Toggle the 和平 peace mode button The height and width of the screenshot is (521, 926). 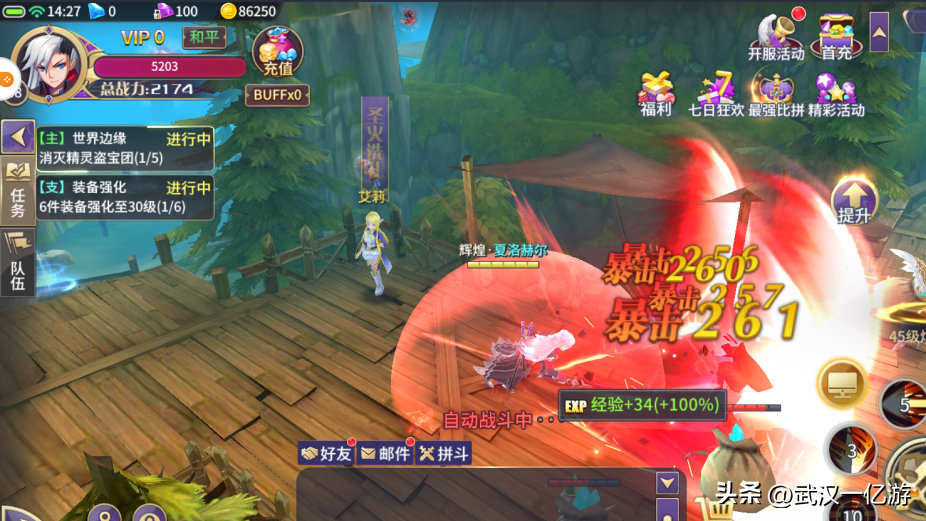(204, 36)
